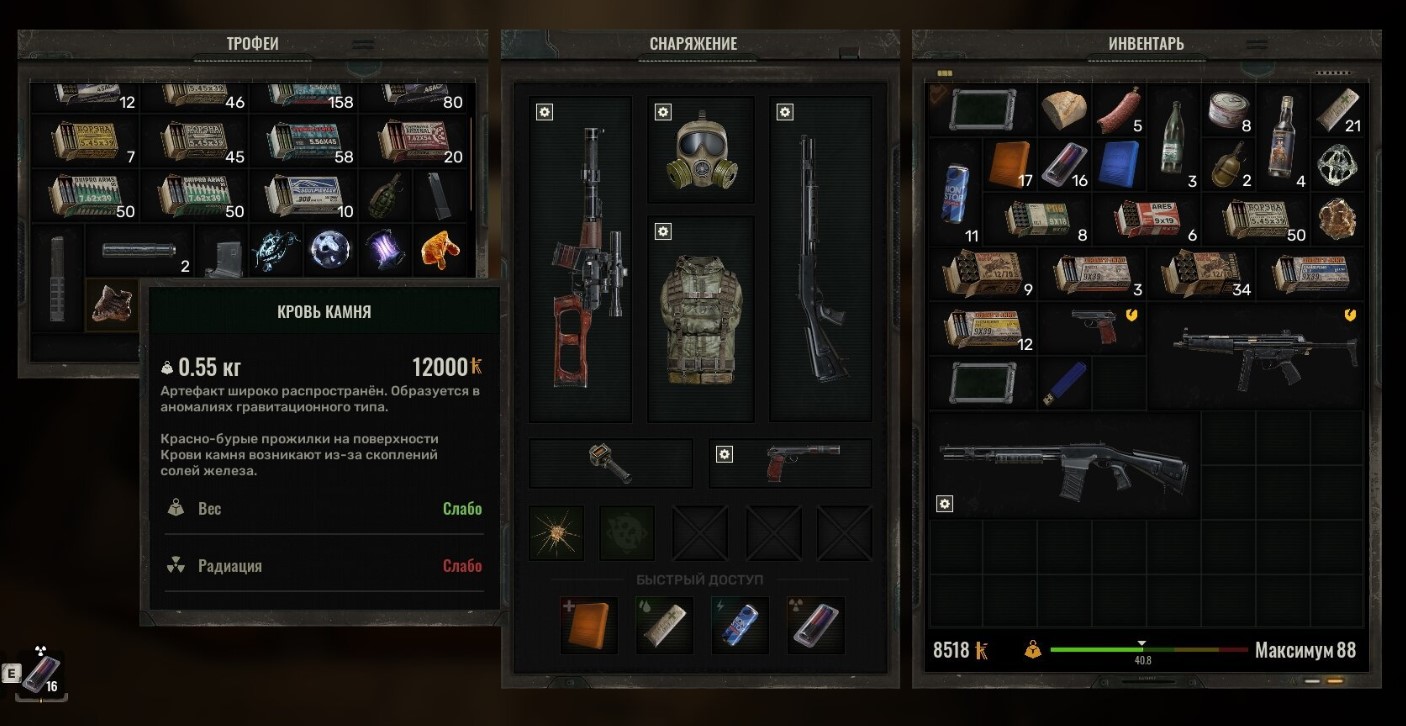Click the equipped body armor vest

[700, 318]
